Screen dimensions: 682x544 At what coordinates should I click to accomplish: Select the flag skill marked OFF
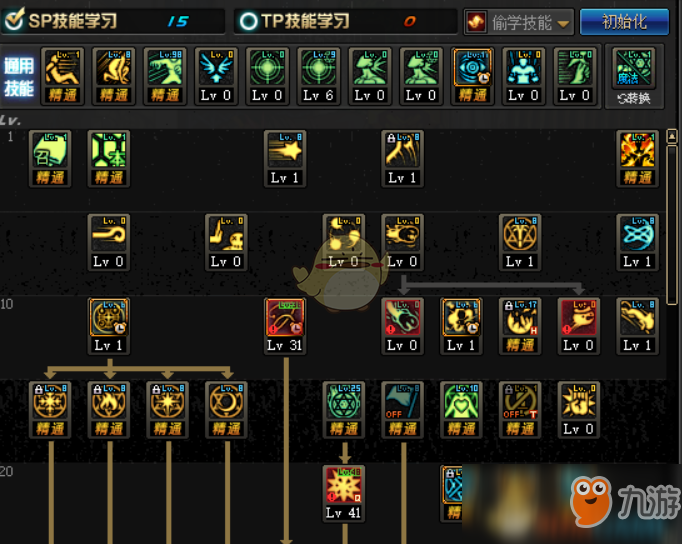pos(402,402)
